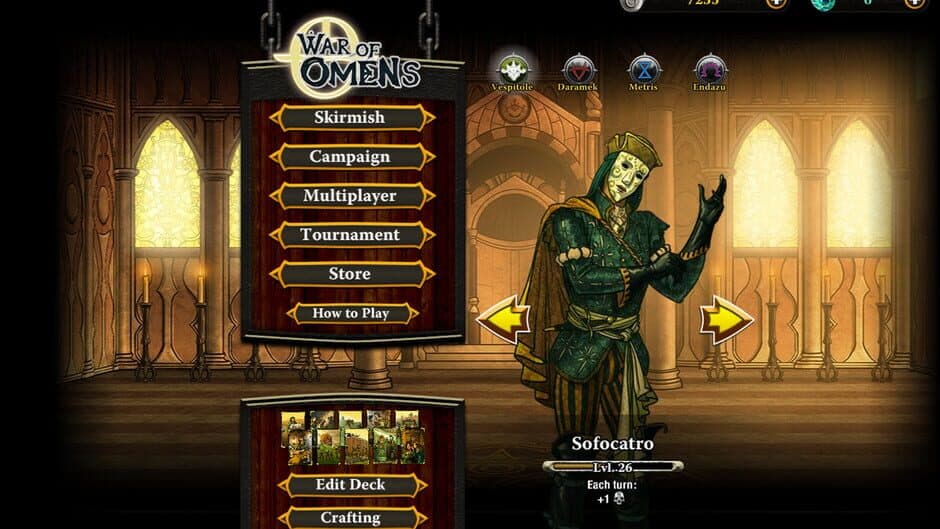Open the deck card preview thumbnail

352,437
